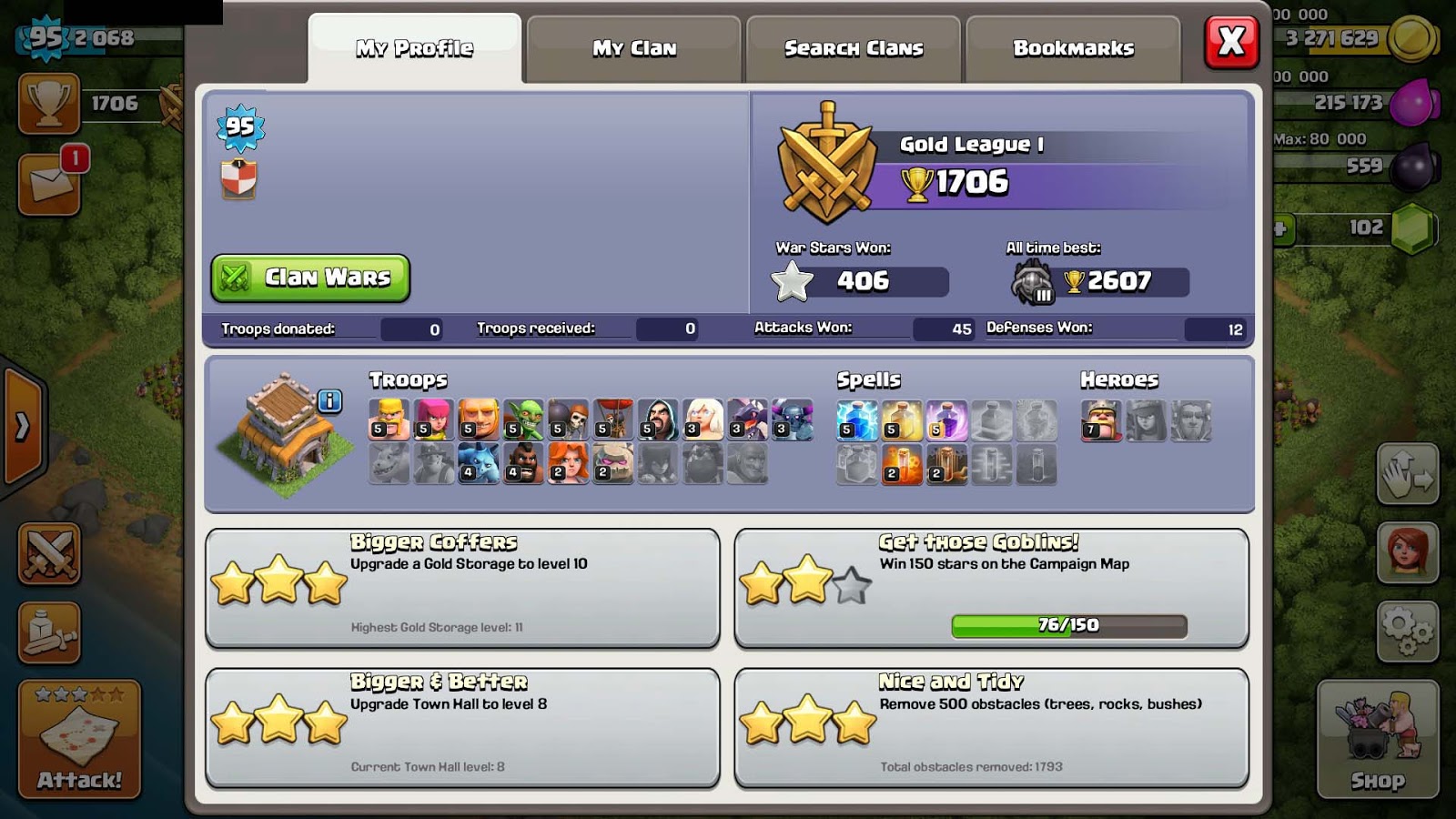Click the 76/150 Goblins progress bar

(x=1067, y=625)
